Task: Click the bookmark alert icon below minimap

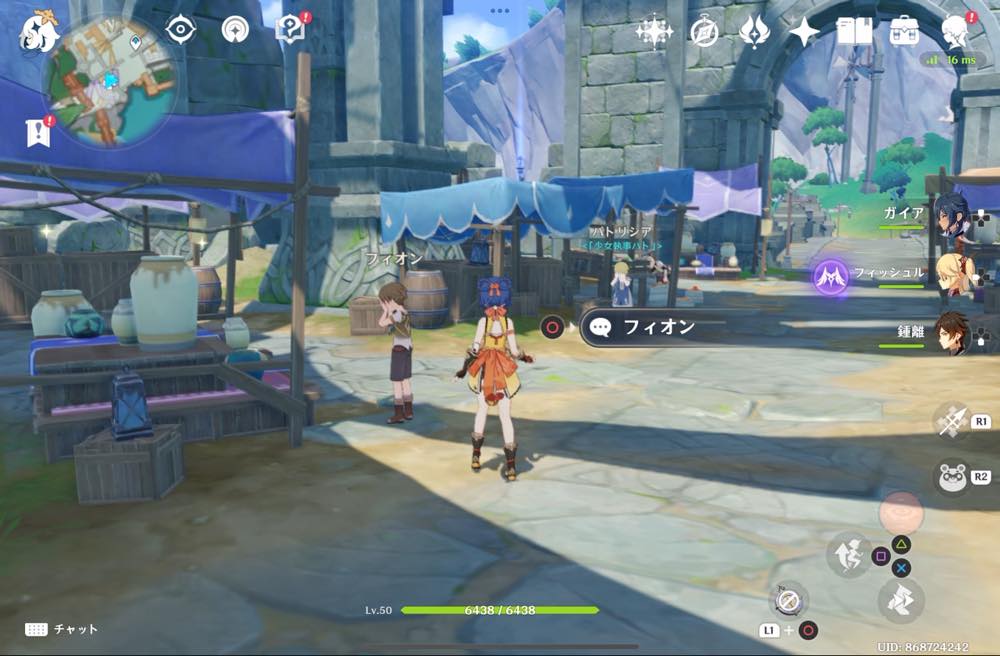Action: (x=38, y=131)
